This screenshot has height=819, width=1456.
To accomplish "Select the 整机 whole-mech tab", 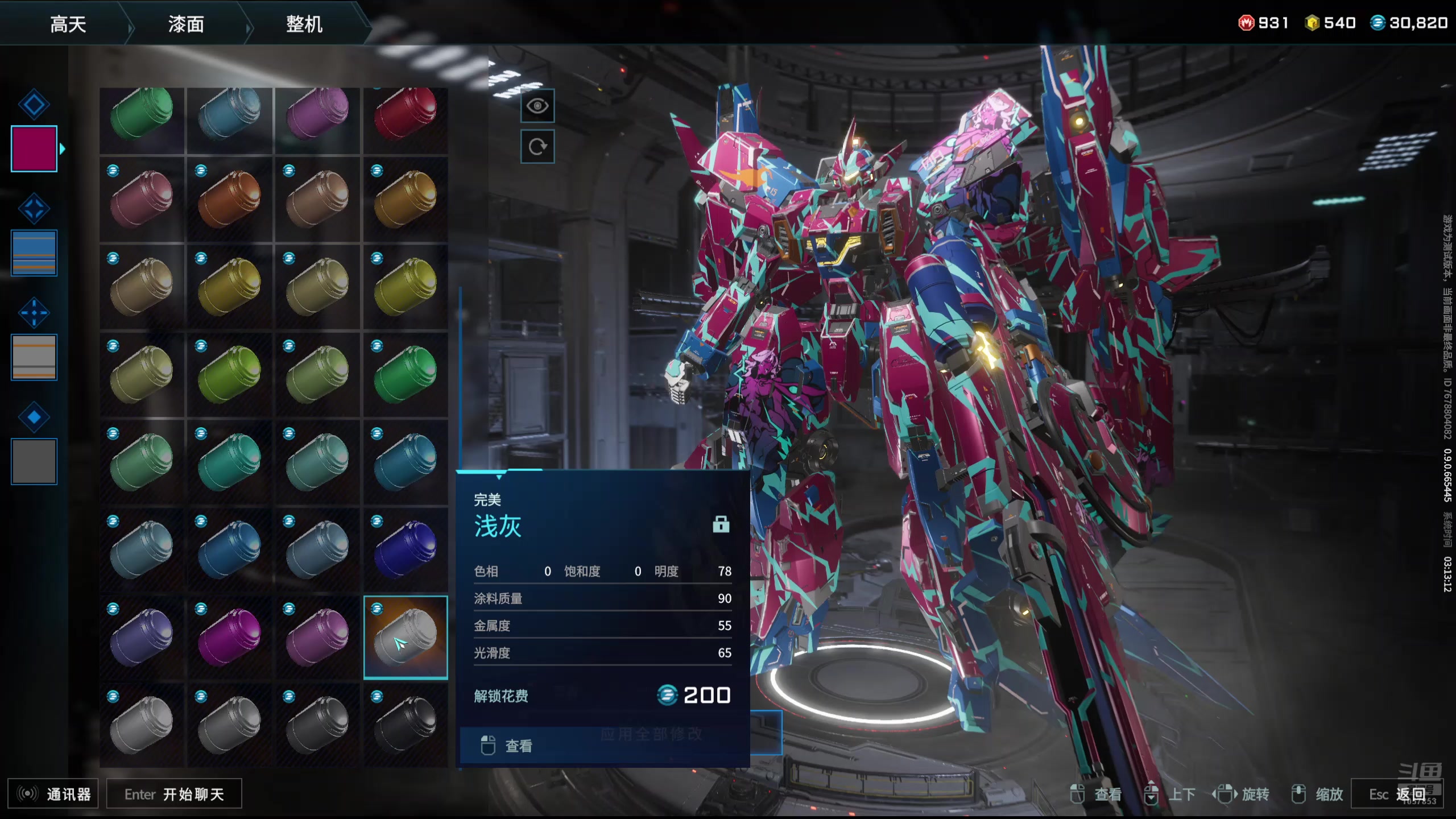I will tap(304, 24).
